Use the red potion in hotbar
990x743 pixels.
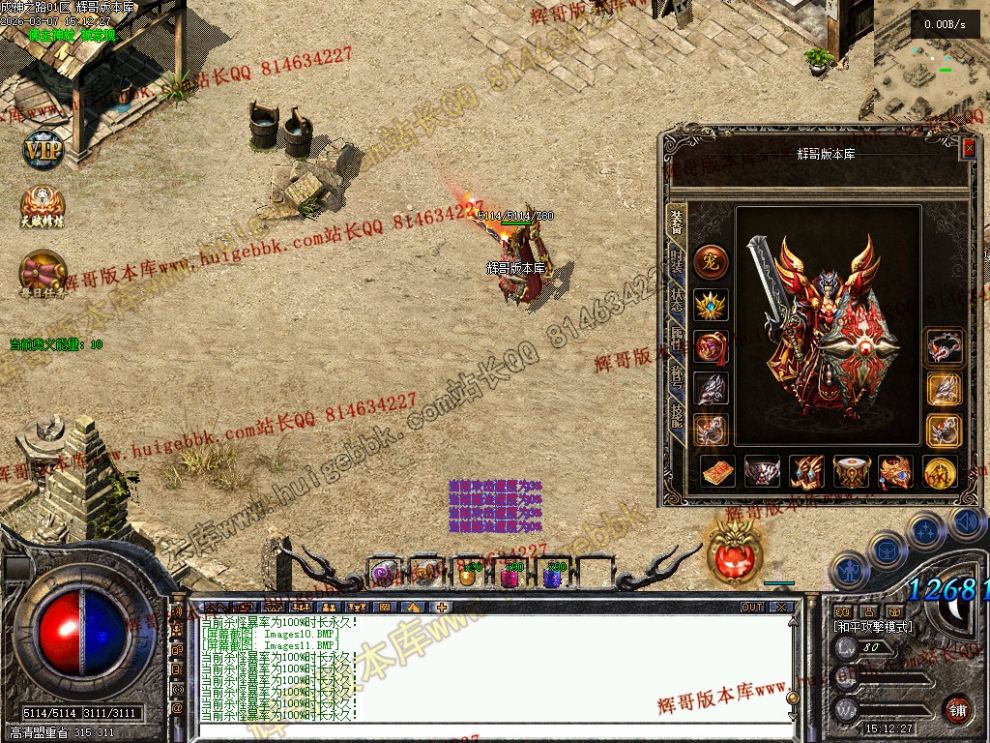coord(509,575)
